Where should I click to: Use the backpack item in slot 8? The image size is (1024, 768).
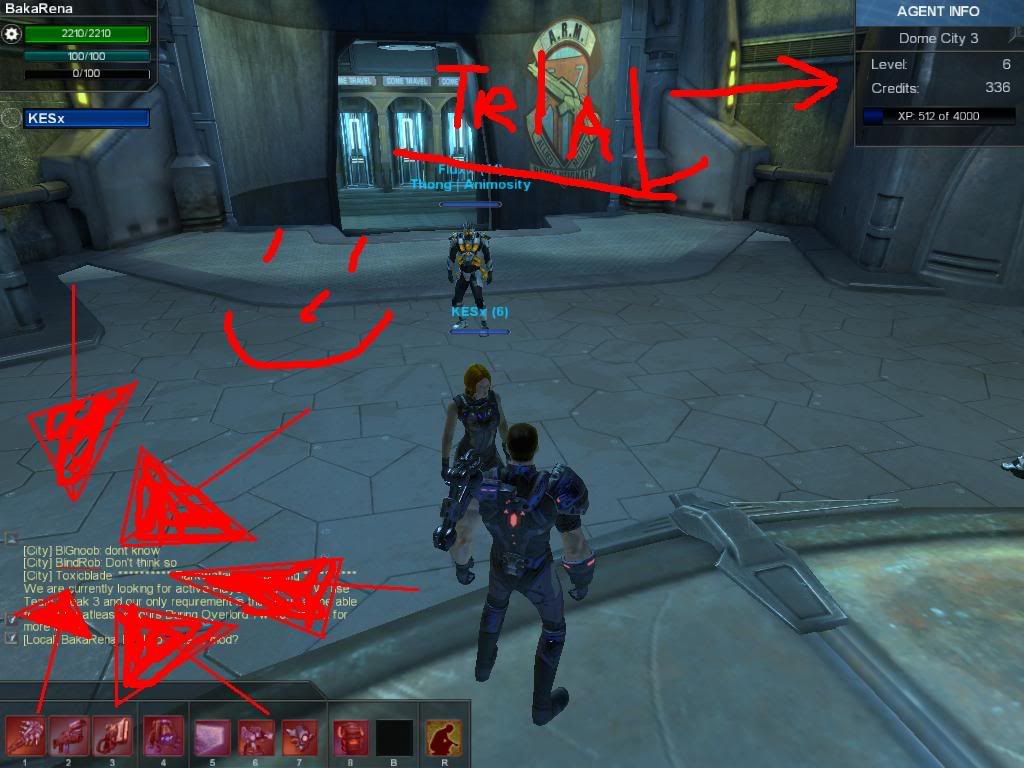pos(350,736)
